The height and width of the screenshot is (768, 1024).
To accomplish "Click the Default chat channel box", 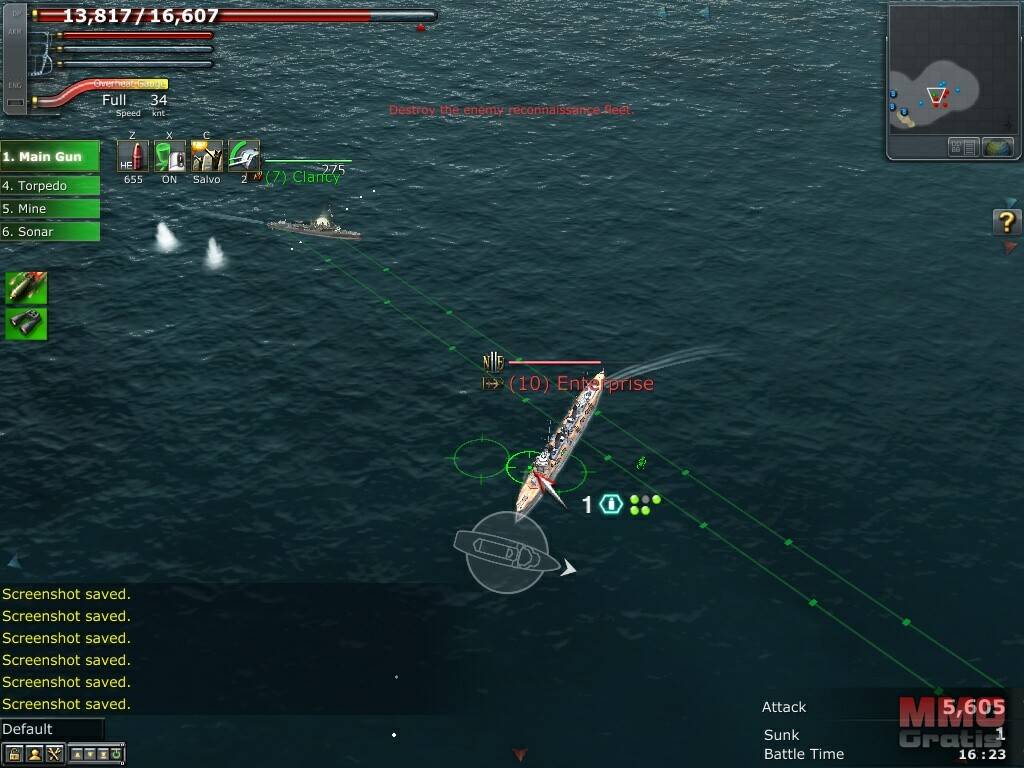I will click(x=52, y=729).
